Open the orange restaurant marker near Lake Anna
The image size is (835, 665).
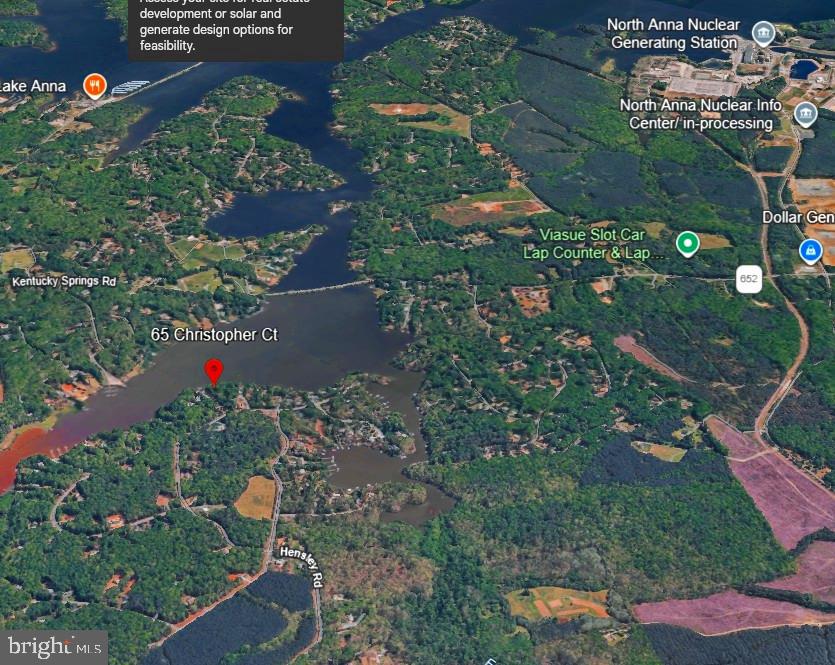pyautogui.click(x=95, y=85)
